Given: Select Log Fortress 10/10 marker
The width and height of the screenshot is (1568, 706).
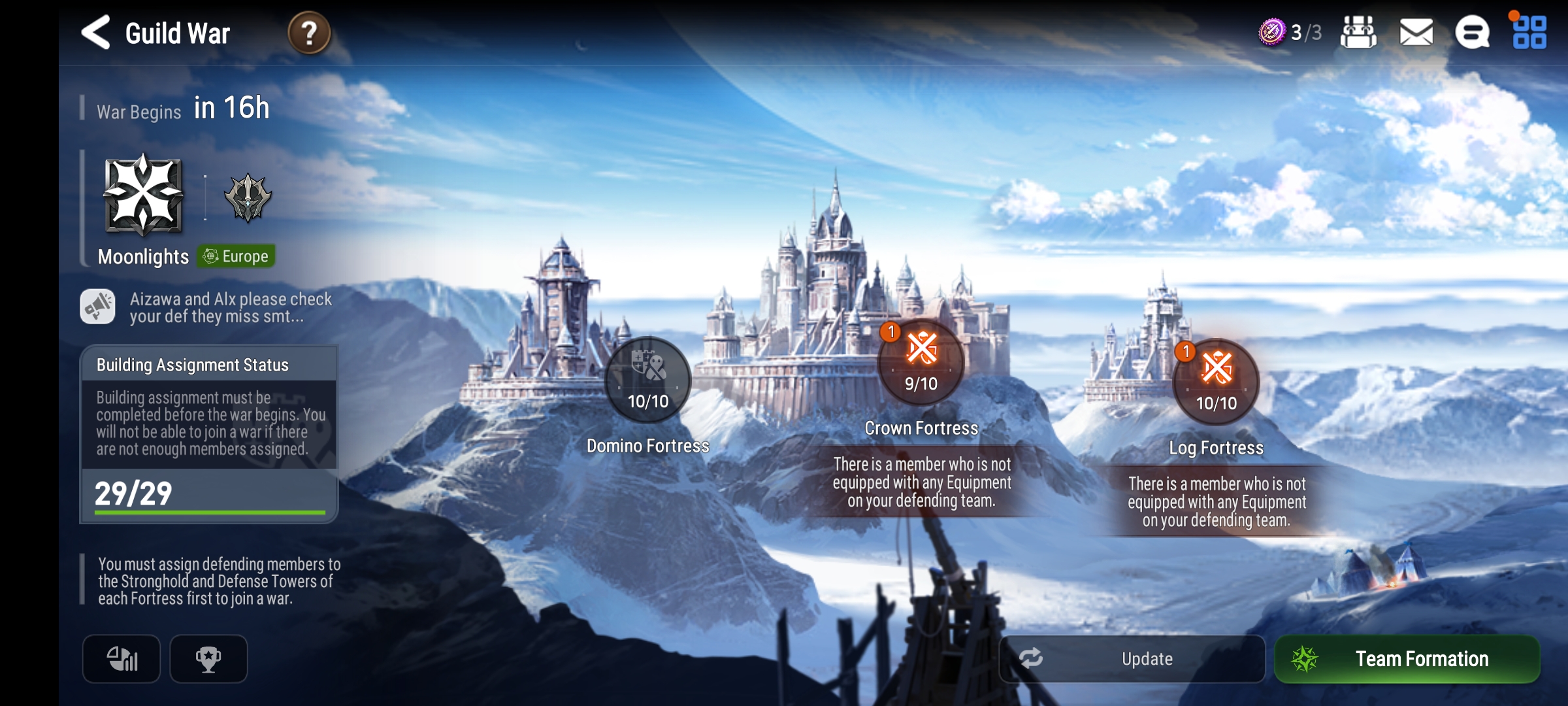Looking at the screenshot, I should point(1216,382).
